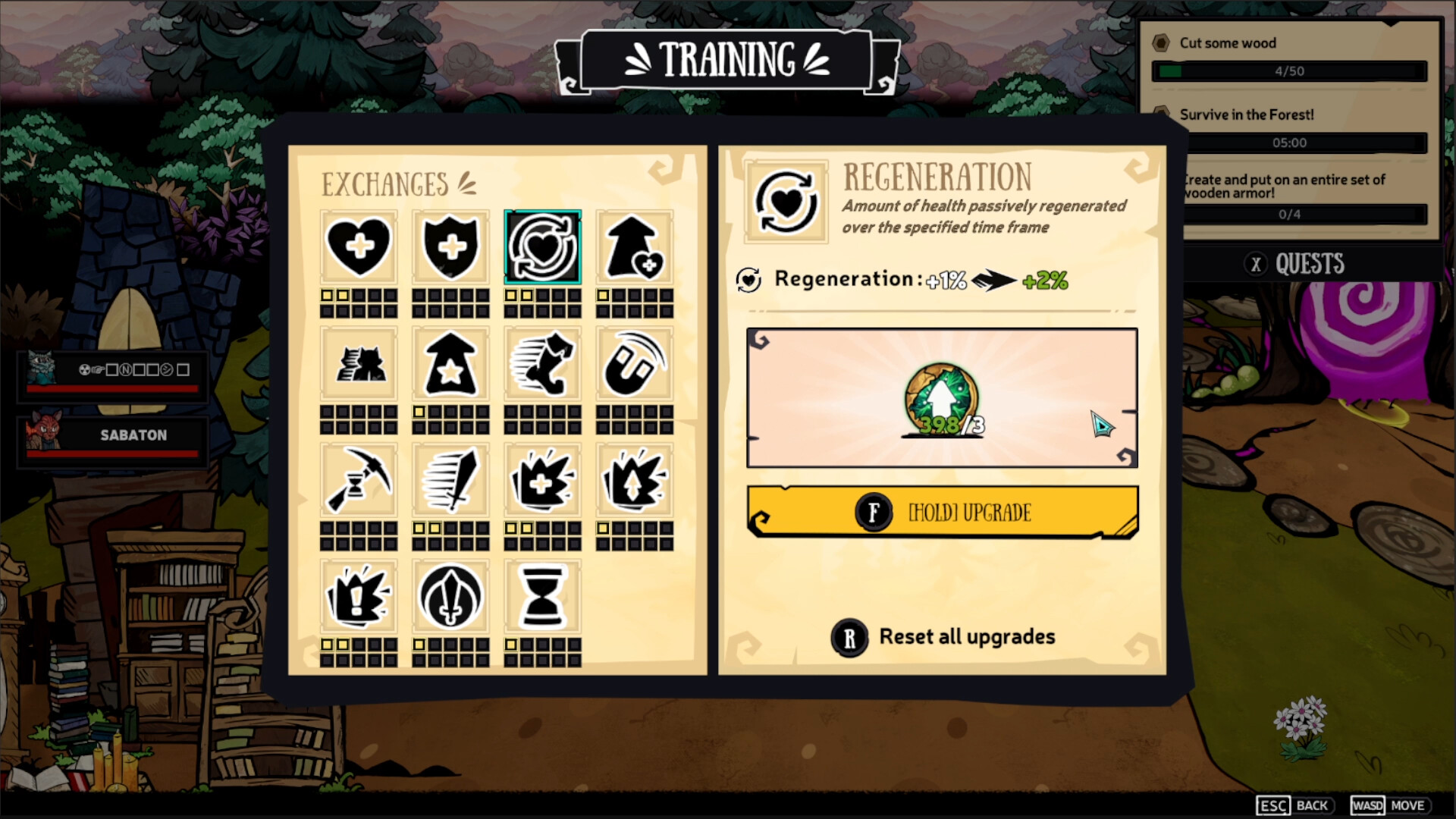Hold-upgrade button for Regeneration
Image resolution: width=1456 pixels, height=819 pixels.
[942, 511]
